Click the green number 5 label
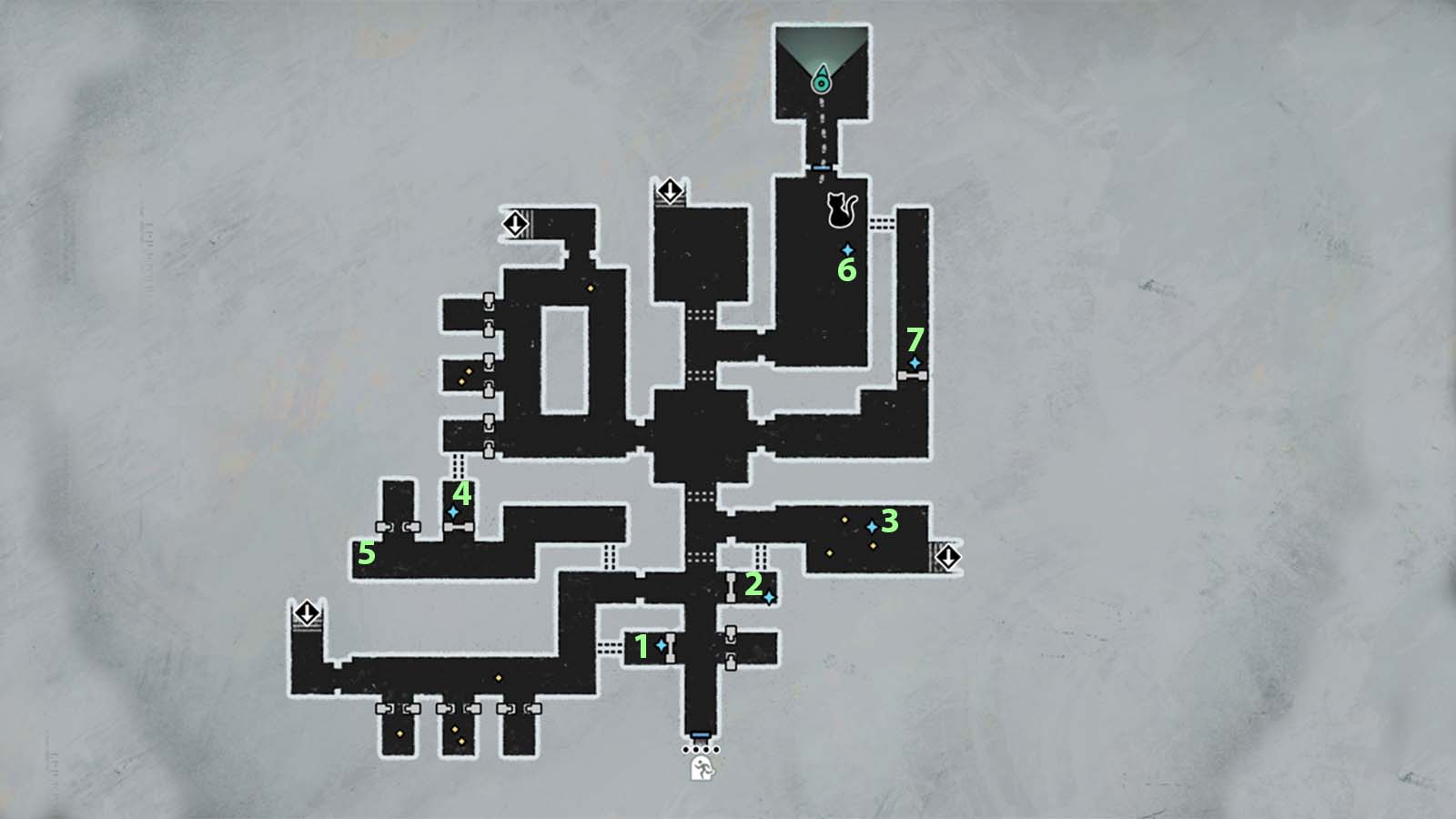 368,551
